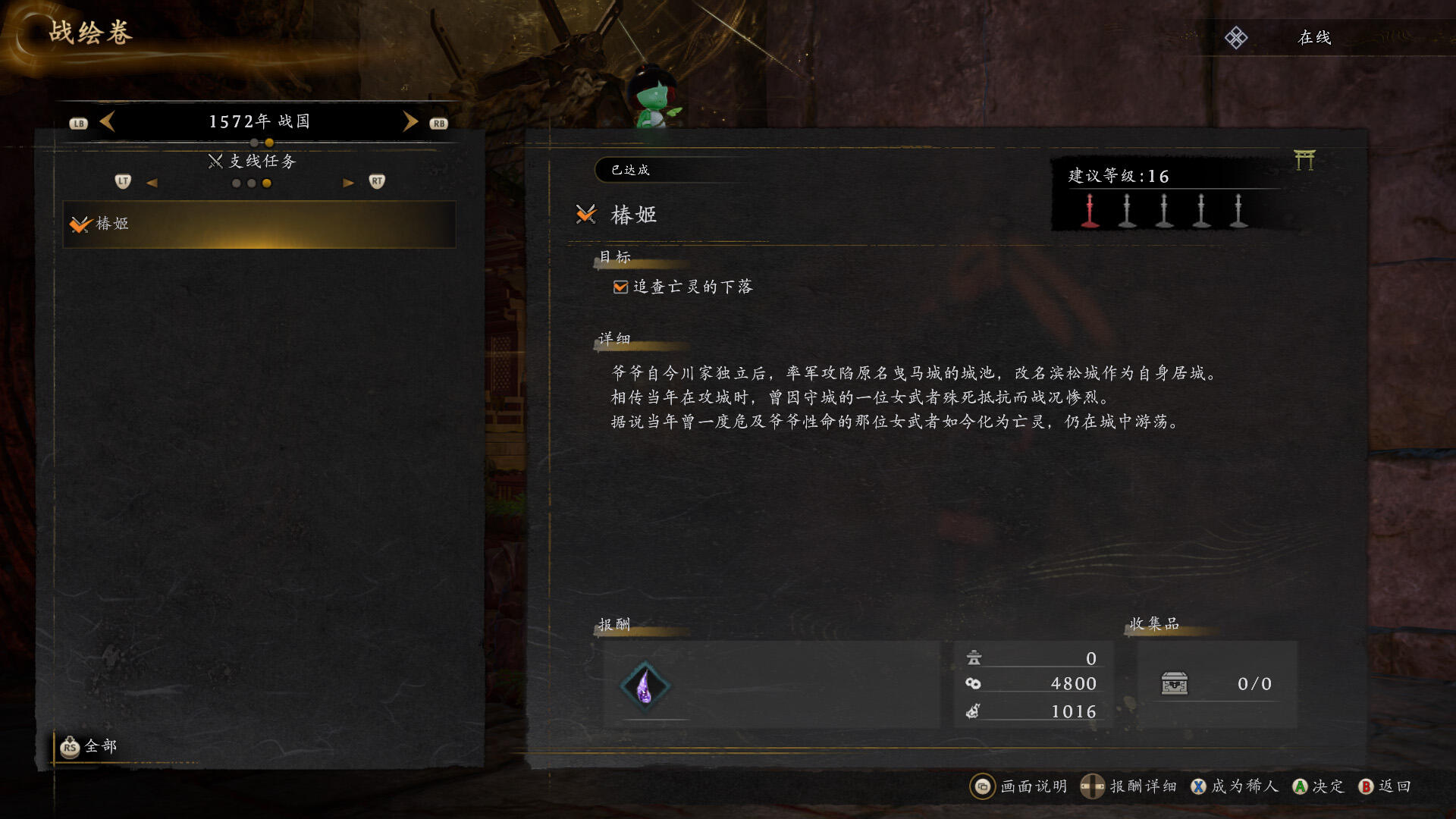The height and width of the screenshot is (819, 1456).
Task: Open the 画面说明 screen help
Action: pos(1018,786)
